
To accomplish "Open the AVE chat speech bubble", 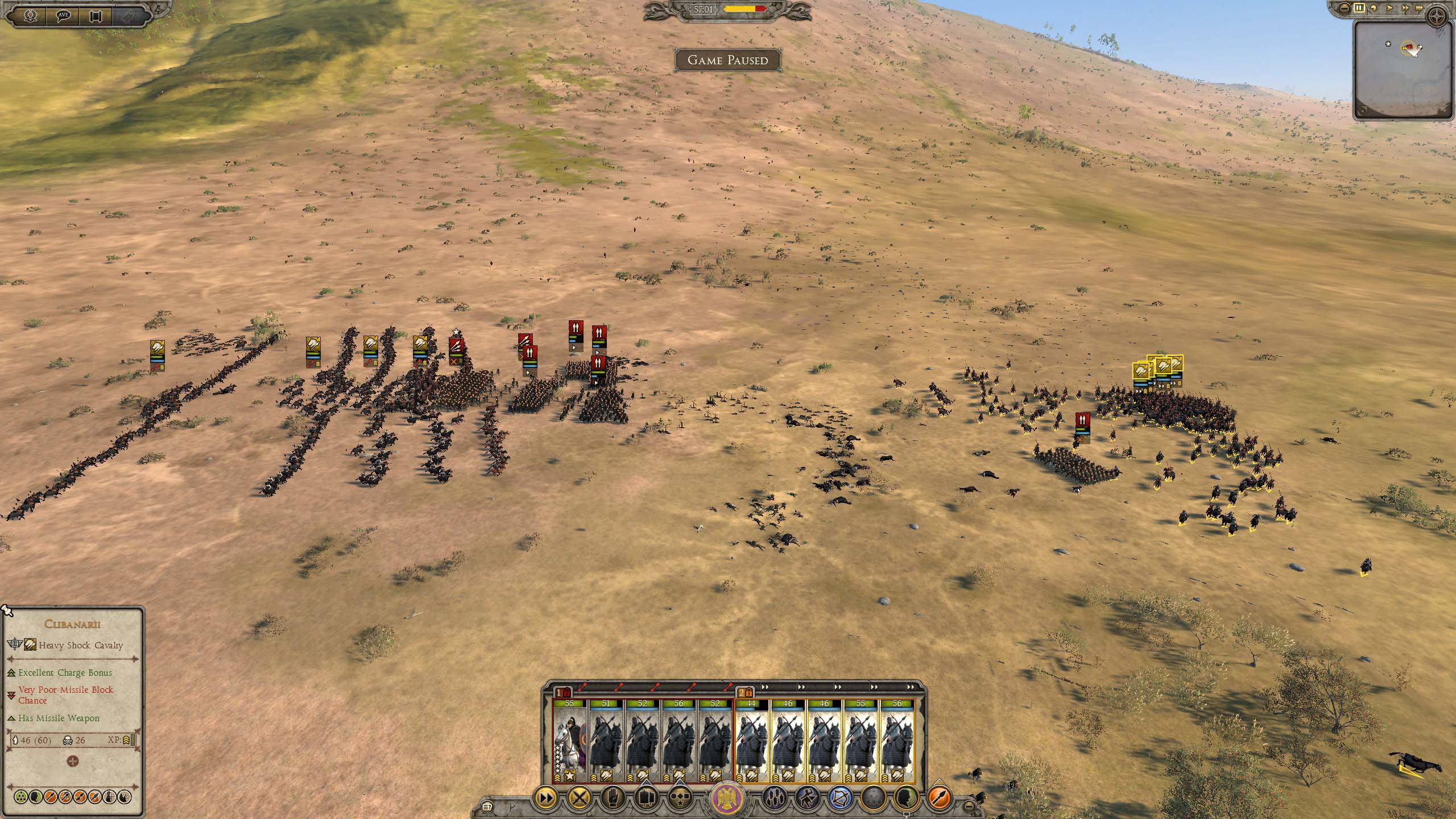I will (64, 15).
